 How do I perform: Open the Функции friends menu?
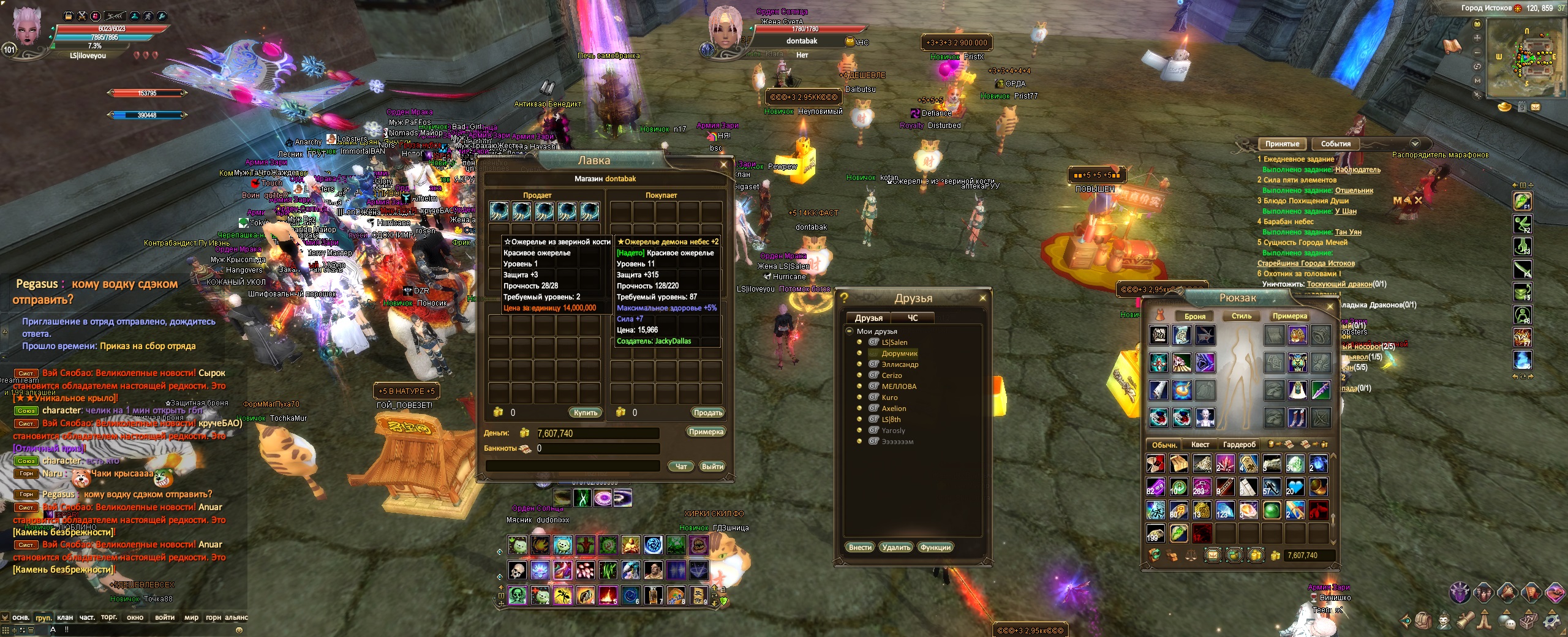click(x=935, y=548)
